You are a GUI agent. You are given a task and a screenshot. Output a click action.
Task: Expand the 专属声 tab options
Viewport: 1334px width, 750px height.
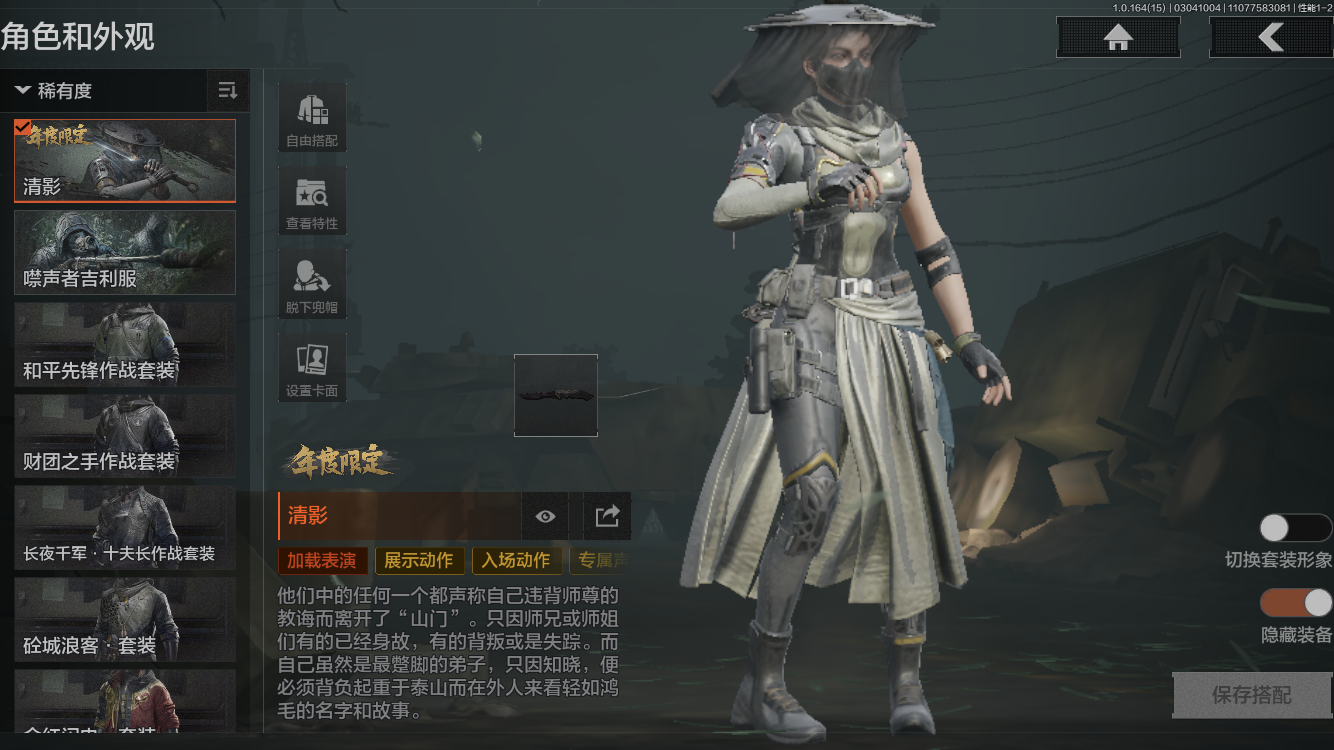coord(601,560)
